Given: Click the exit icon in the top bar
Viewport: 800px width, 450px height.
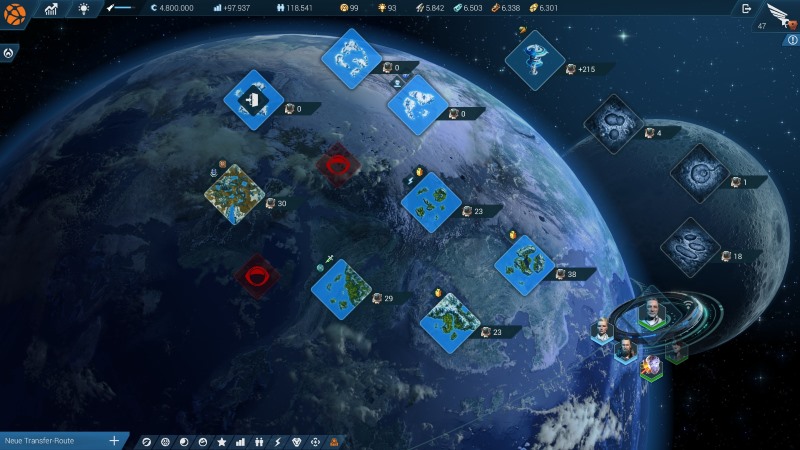Looking at the screenshot, I should (x=746, y=9).
